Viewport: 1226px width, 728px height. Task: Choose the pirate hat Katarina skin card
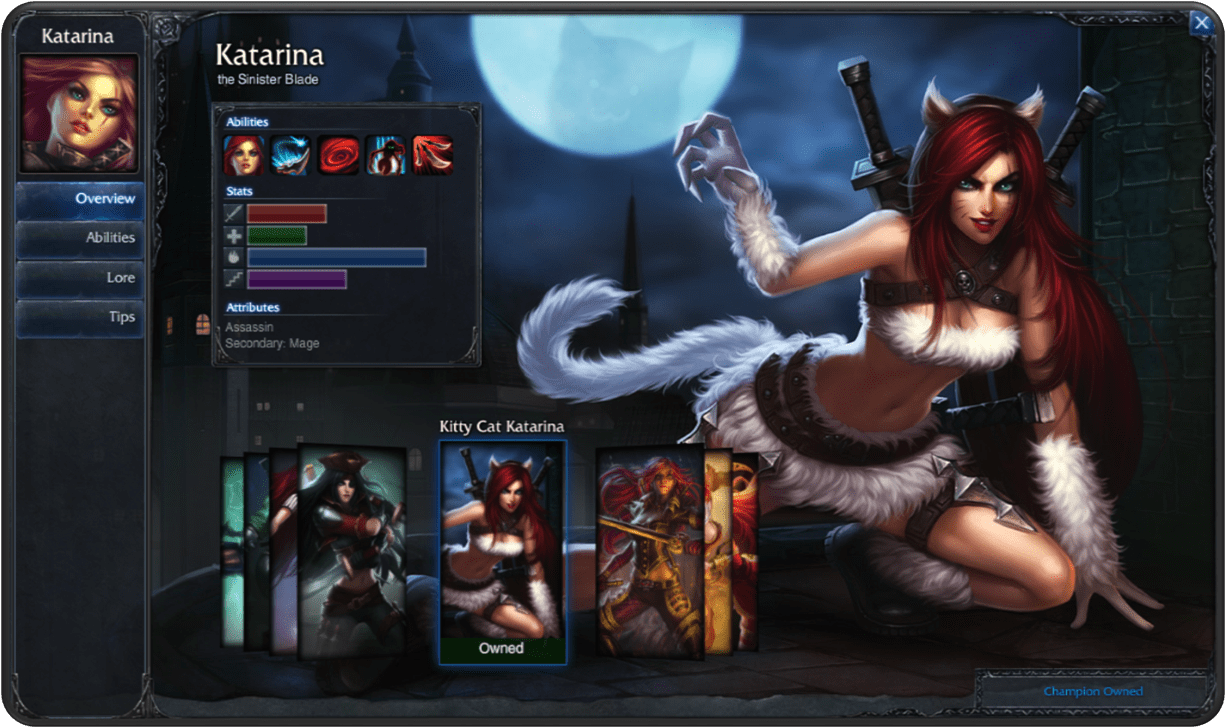coord(353,551)
